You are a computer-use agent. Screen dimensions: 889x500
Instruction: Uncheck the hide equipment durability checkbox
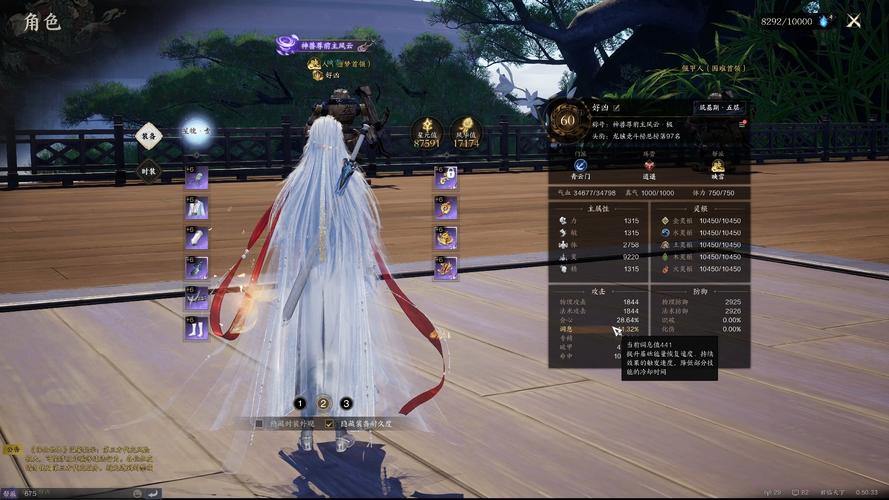[x=330, y=423]
